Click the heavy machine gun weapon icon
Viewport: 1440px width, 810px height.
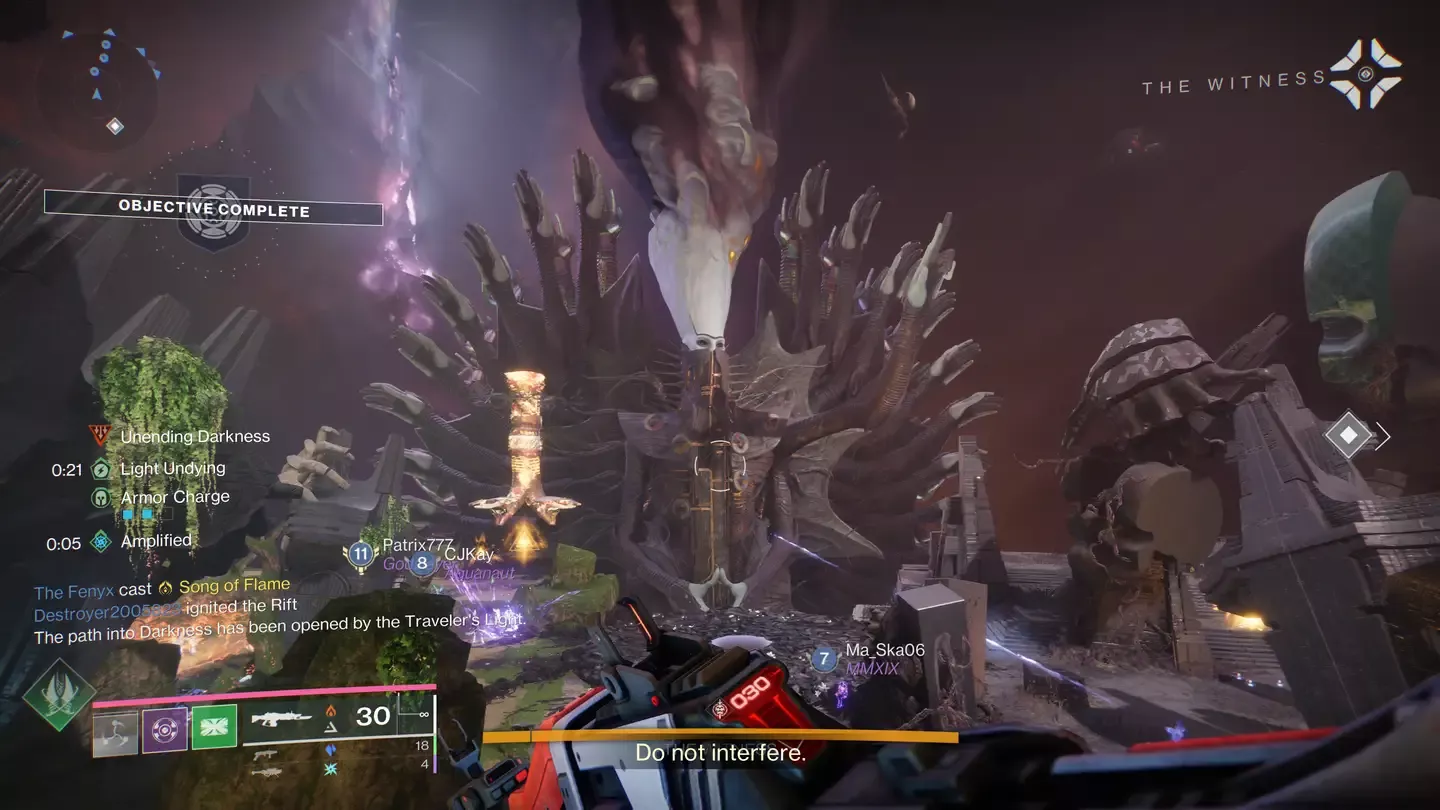pyautogui.click(x=266, y=772)
